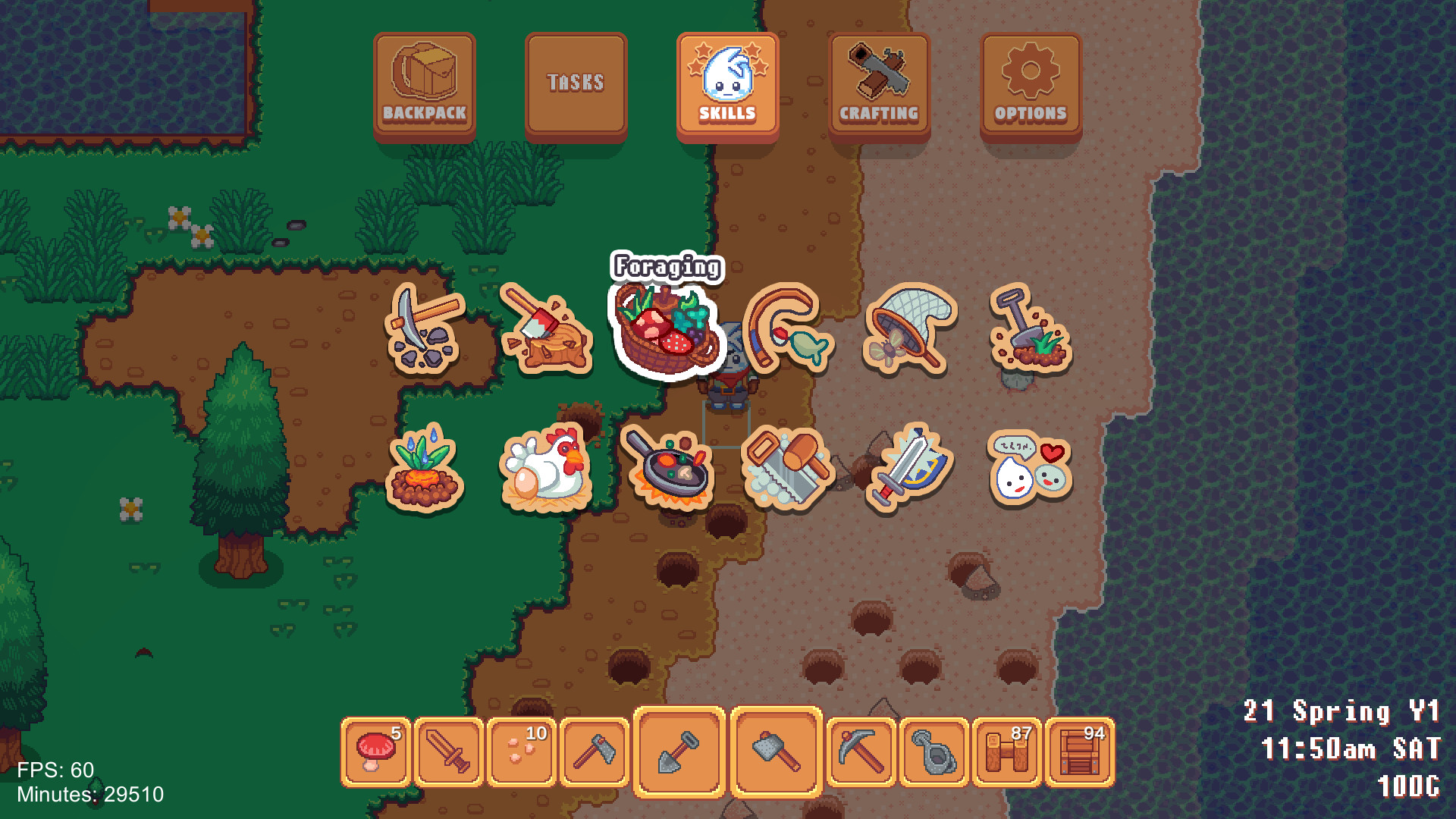This screenshot has height=819, width=1456.
Task: Open the Cooking frying pan skill
Action: [666, 466]
